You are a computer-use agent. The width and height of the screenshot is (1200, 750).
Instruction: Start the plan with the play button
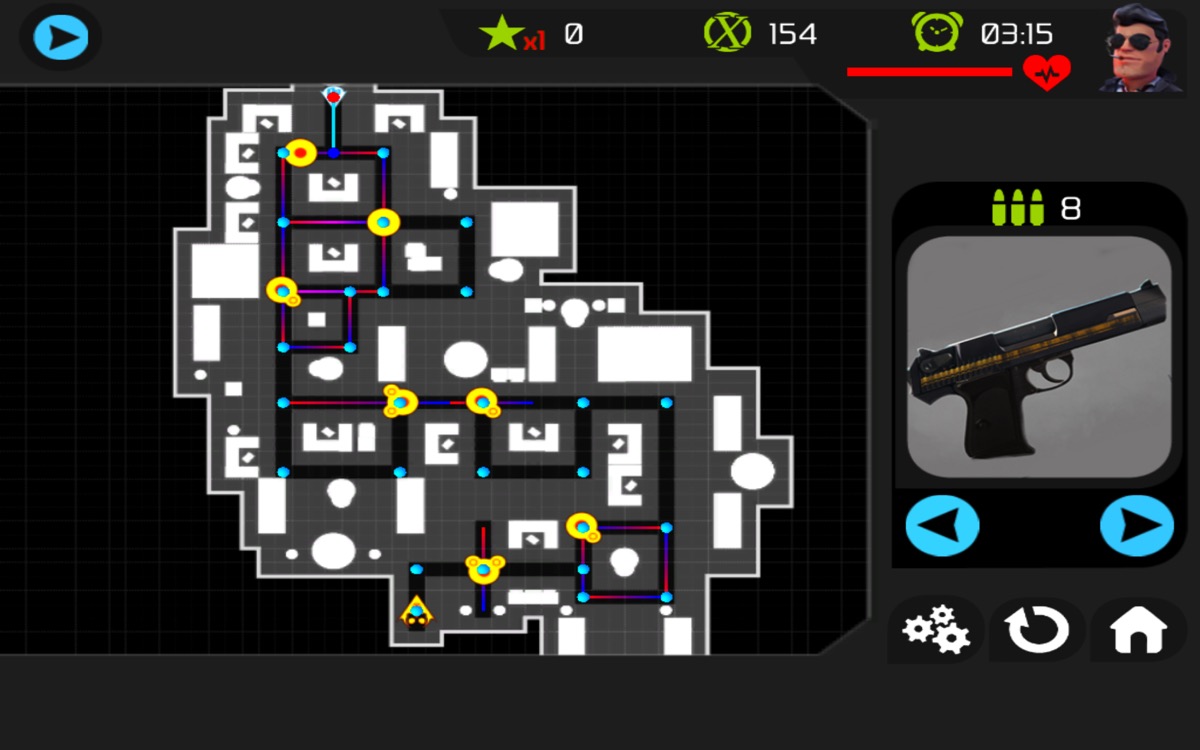[60, 38]
